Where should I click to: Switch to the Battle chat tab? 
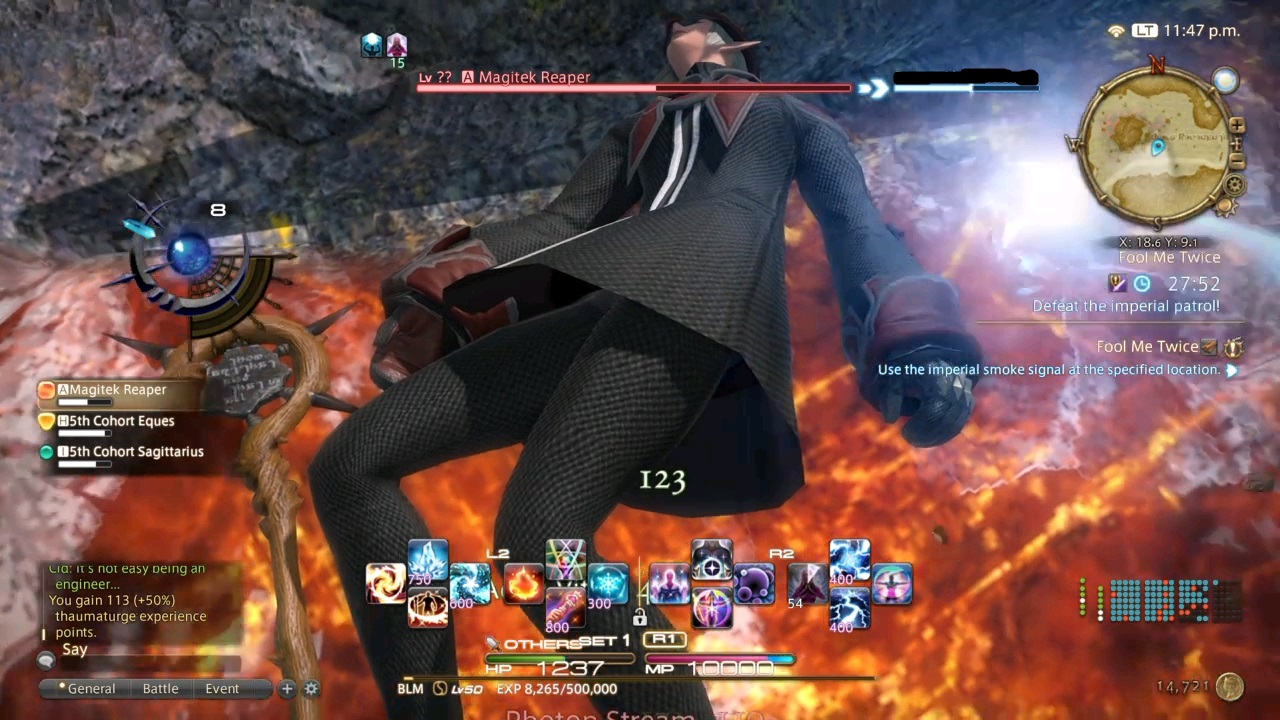[160, 688]
